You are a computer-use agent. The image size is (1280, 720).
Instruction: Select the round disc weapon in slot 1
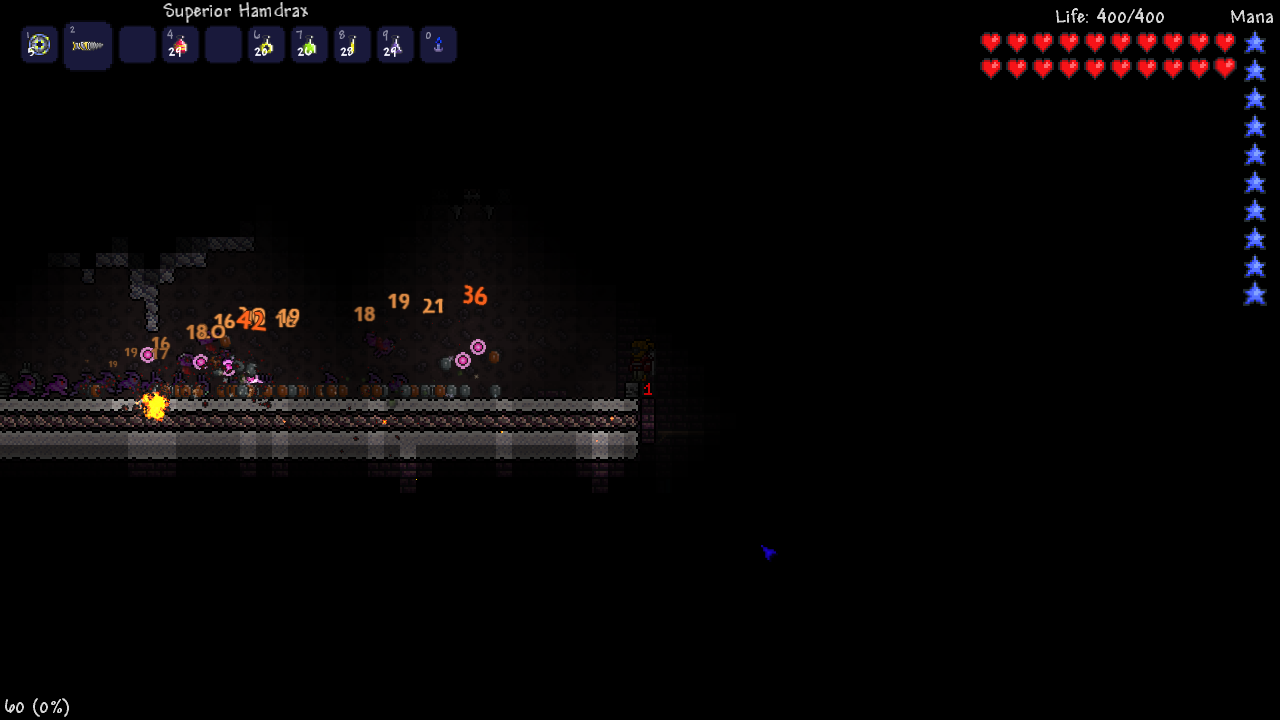pos(39,45)
